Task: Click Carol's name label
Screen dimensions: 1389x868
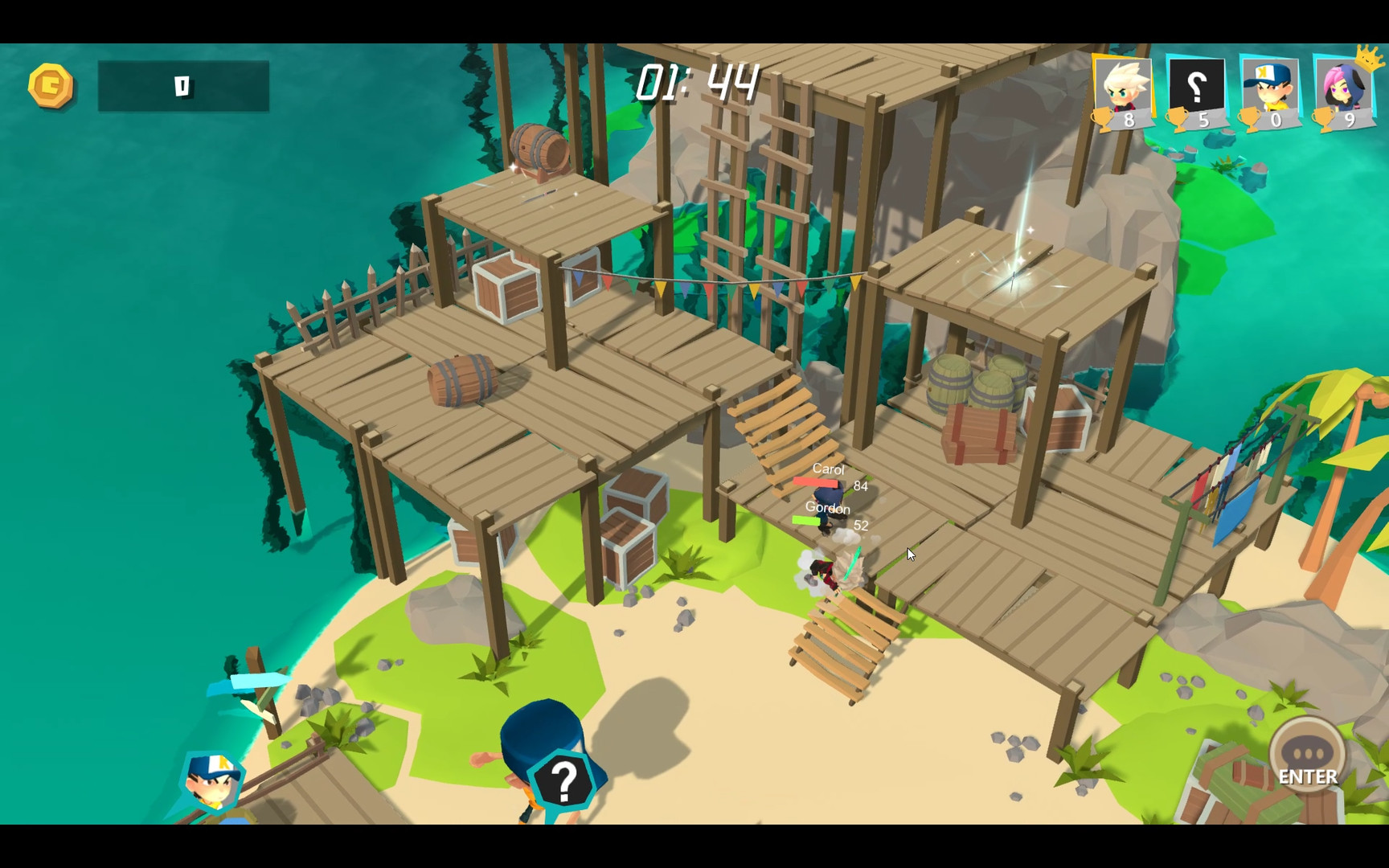Action: (x=830, y=469)
